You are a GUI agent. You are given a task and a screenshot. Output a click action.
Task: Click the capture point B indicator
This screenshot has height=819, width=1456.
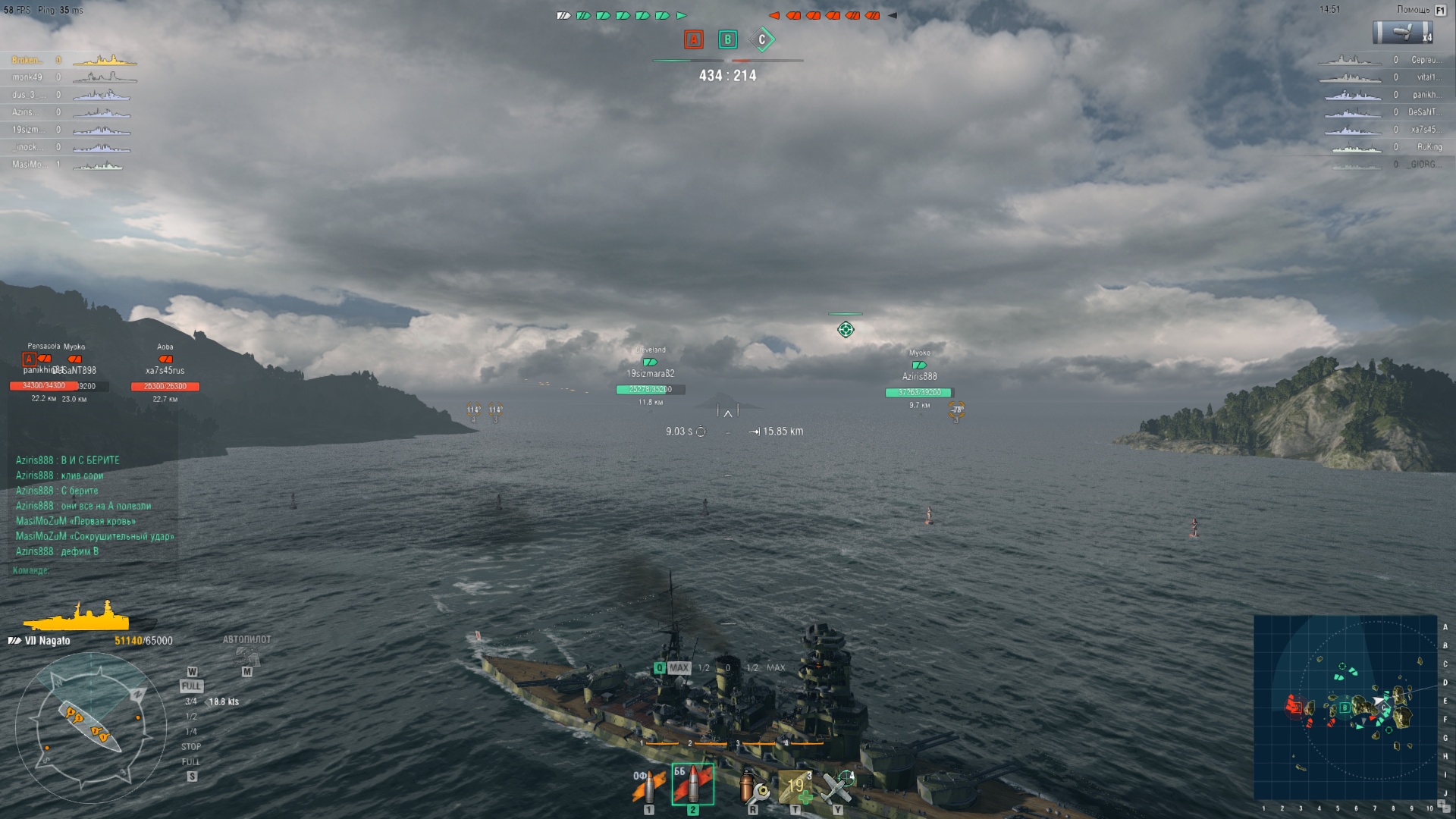[x=727, y=39]
